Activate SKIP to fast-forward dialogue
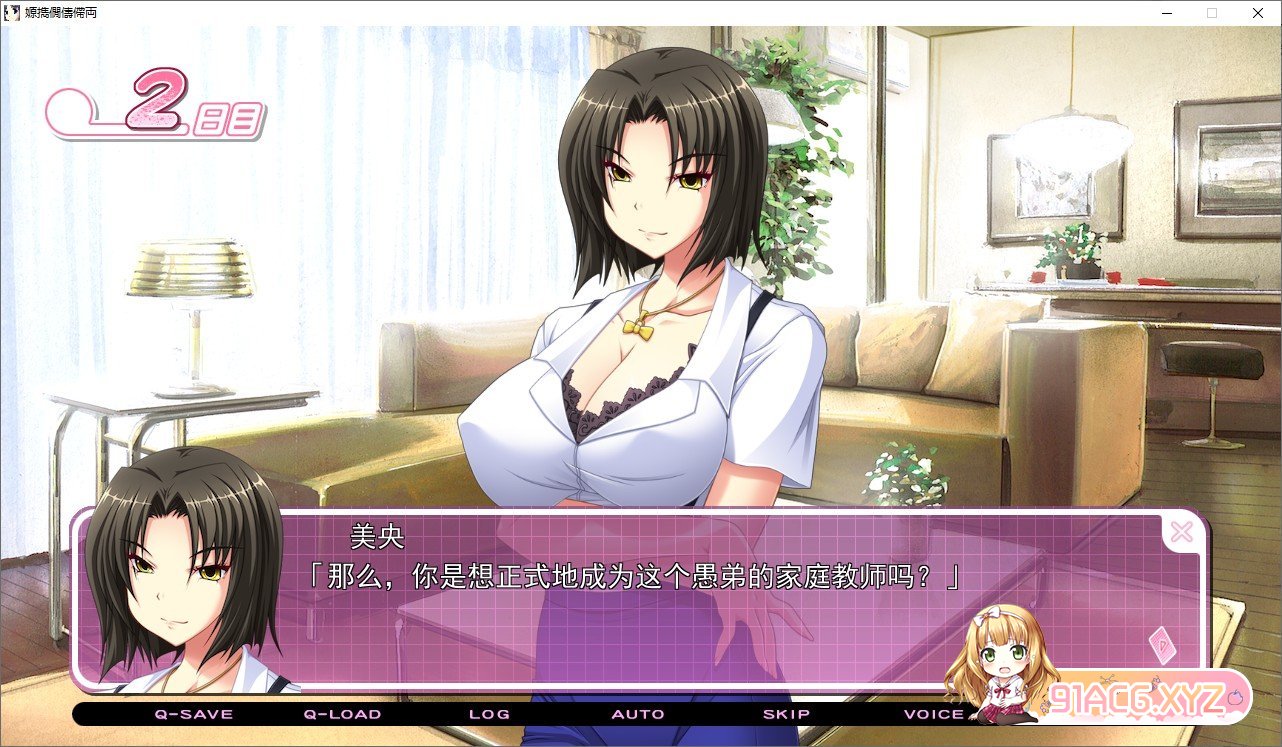 tap(786, 714)
